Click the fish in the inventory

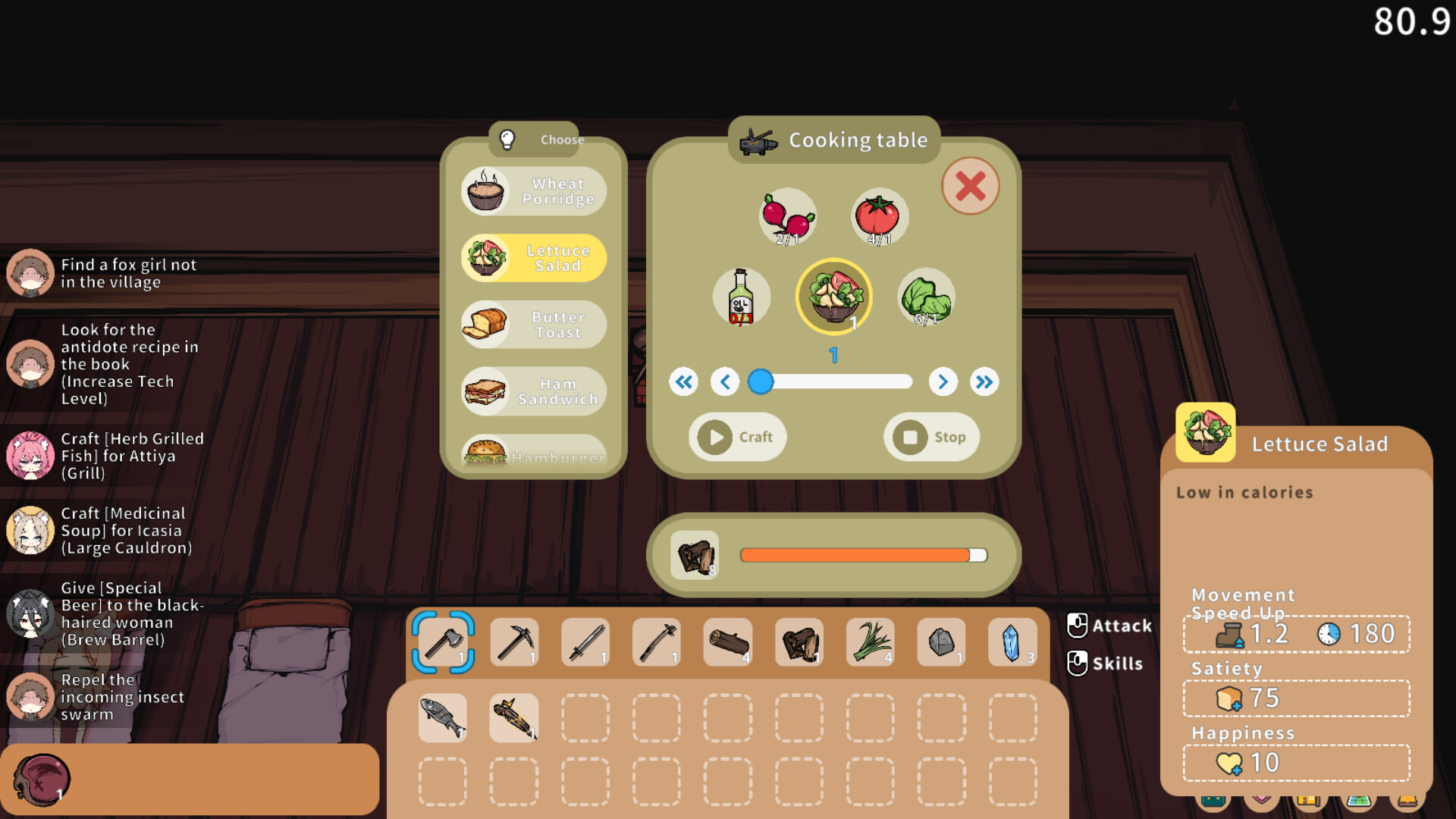443,717
